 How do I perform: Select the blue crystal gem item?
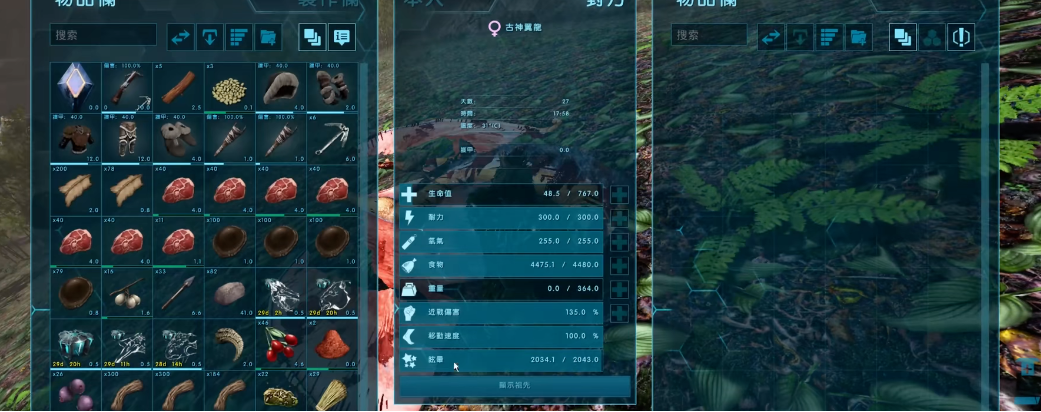[75, 88]
